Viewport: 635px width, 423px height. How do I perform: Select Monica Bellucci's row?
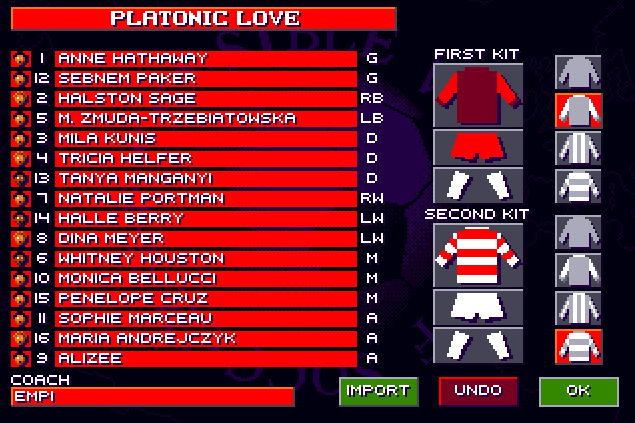205,279
